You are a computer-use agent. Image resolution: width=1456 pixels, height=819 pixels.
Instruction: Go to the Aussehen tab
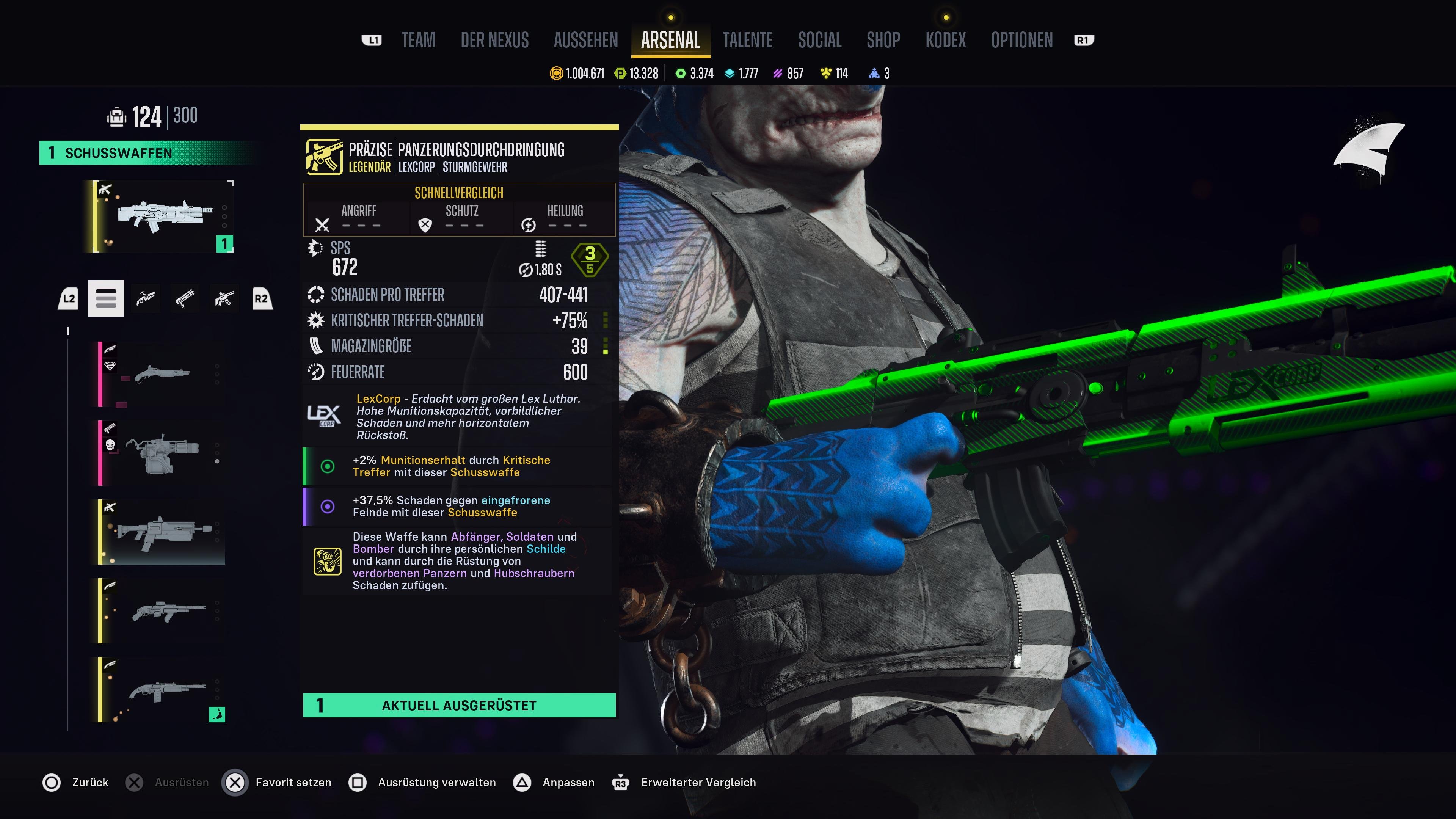click(x=585, y=40)
